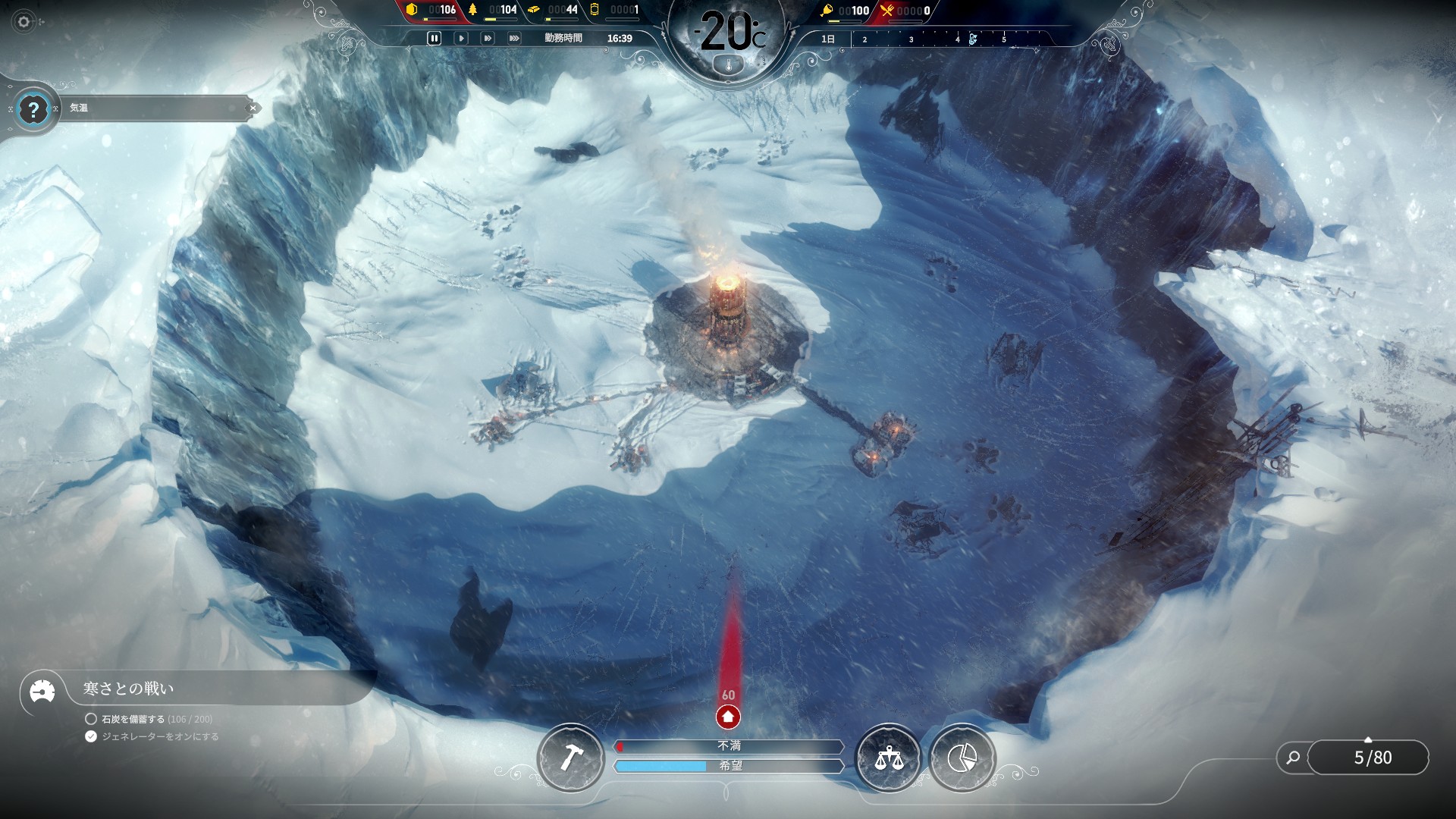Click the 石炭を備蓄する objective entry
1456x819 pixels.
pos(133,719)
